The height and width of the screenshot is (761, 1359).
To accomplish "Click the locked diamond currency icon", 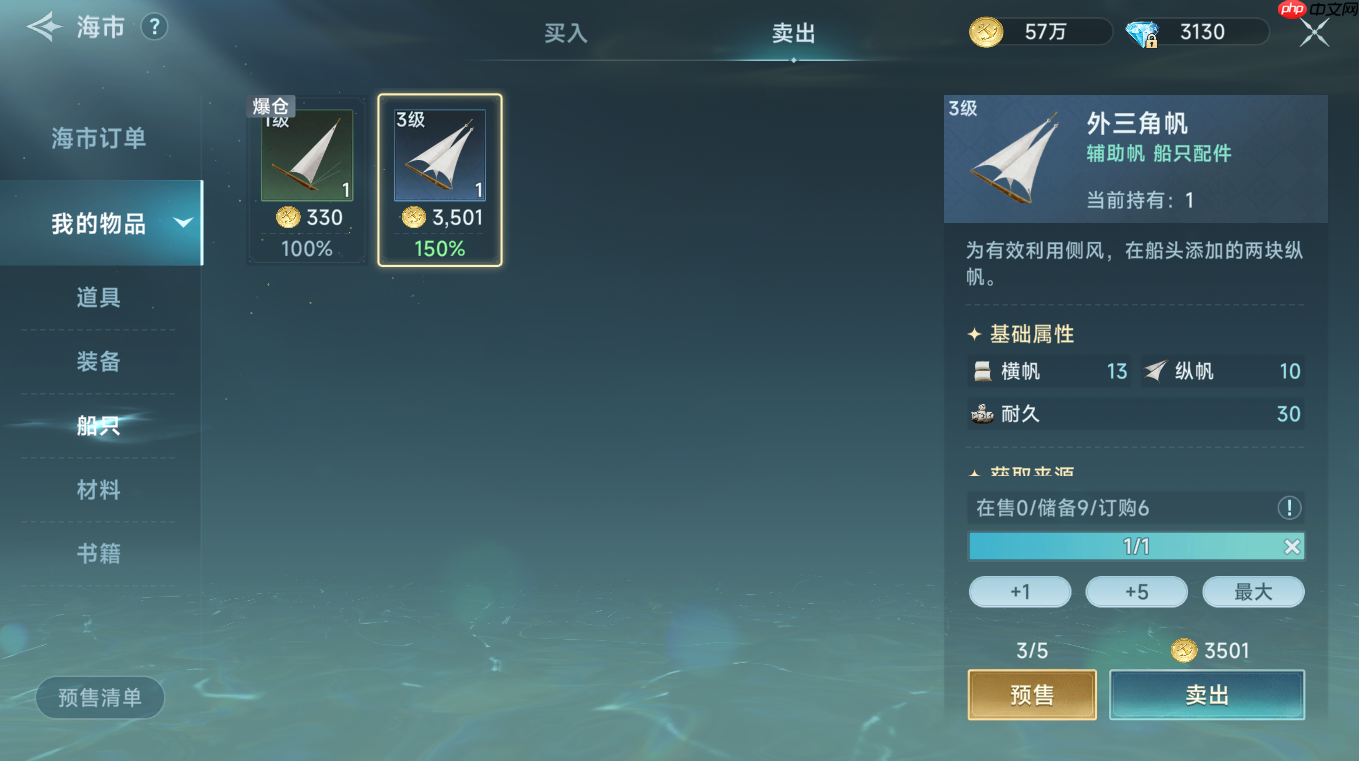I will [1141, 32].
